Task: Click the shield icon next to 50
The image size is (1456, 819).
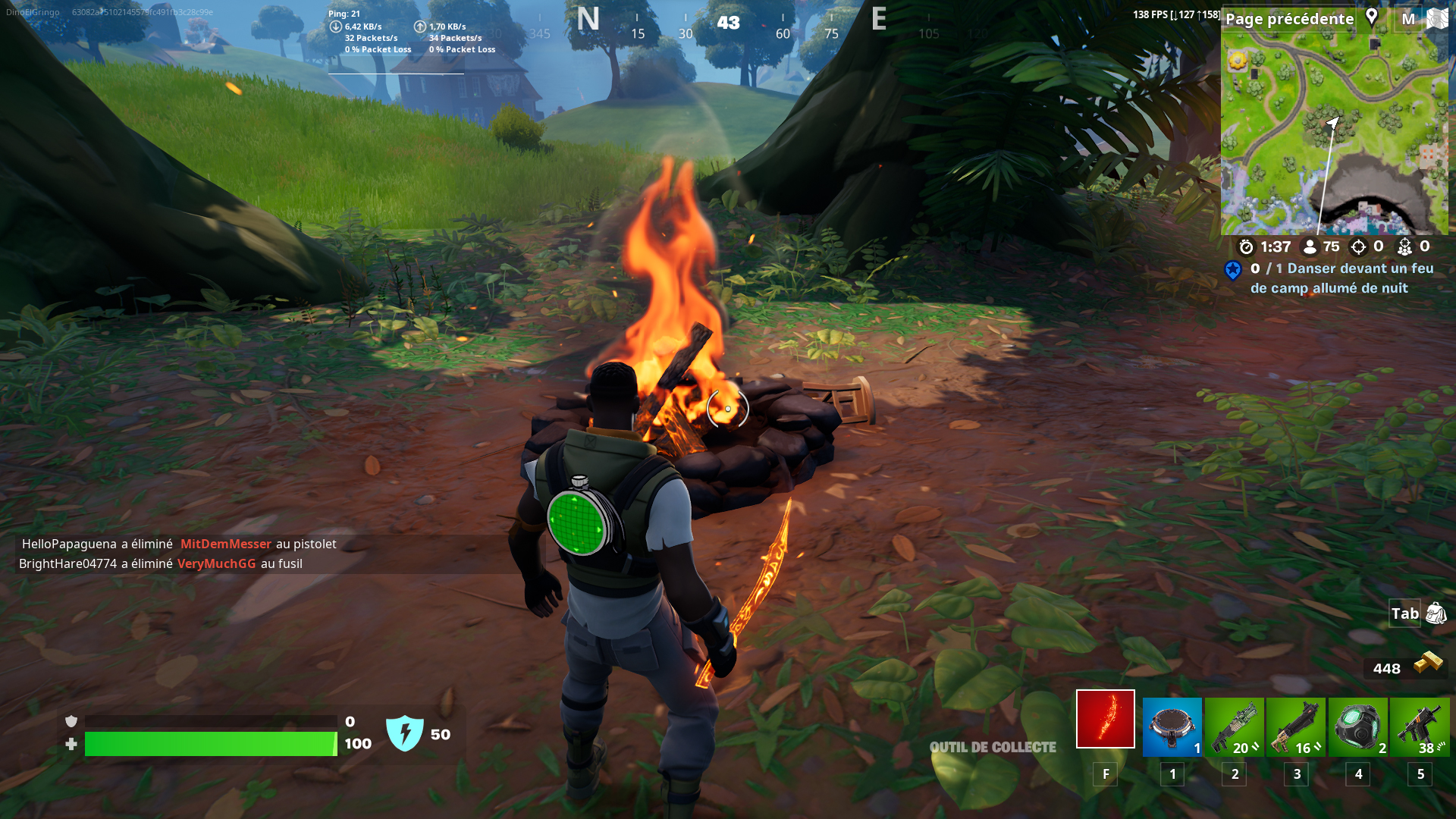Action: click(406, 733)
